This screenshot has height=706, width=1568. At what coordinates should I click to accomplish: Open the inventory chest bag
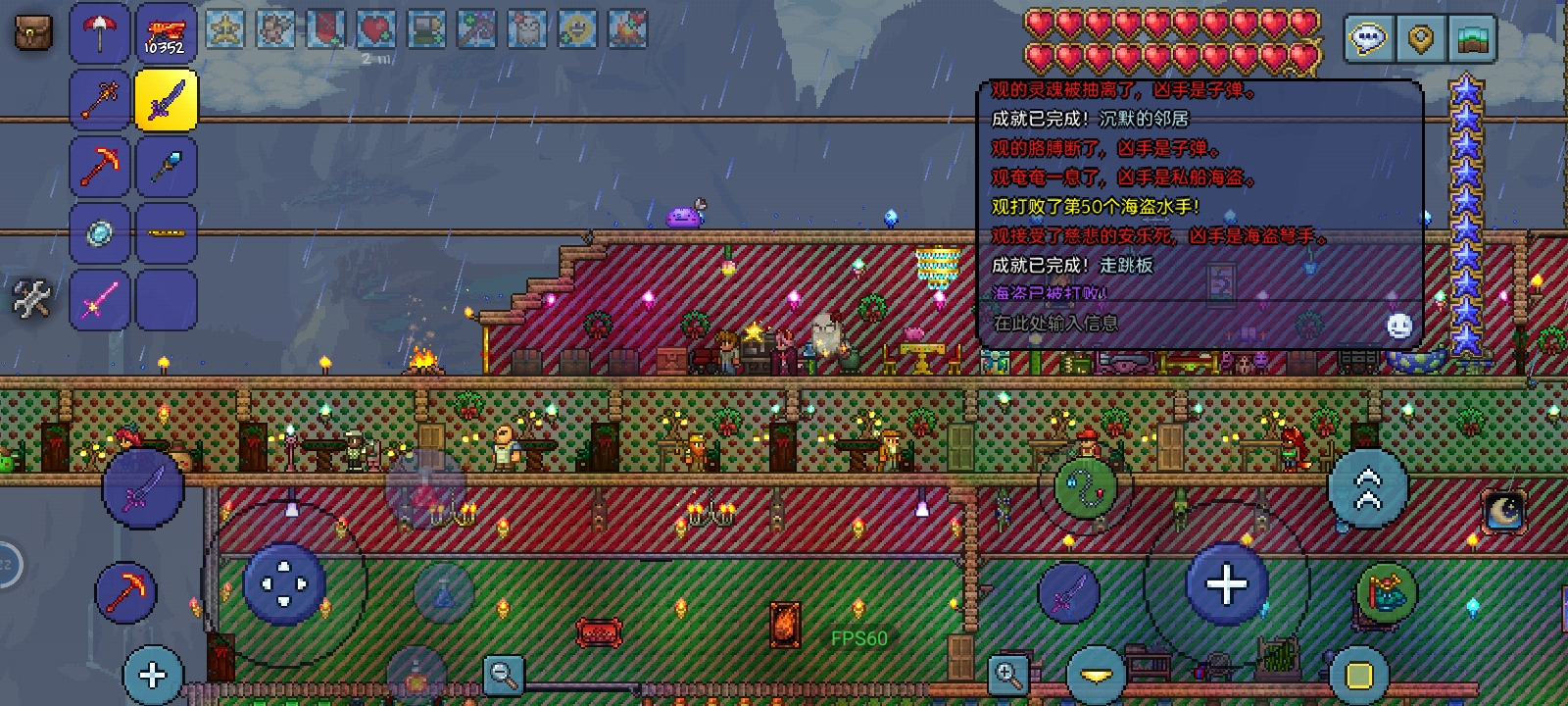coord(33,33)
